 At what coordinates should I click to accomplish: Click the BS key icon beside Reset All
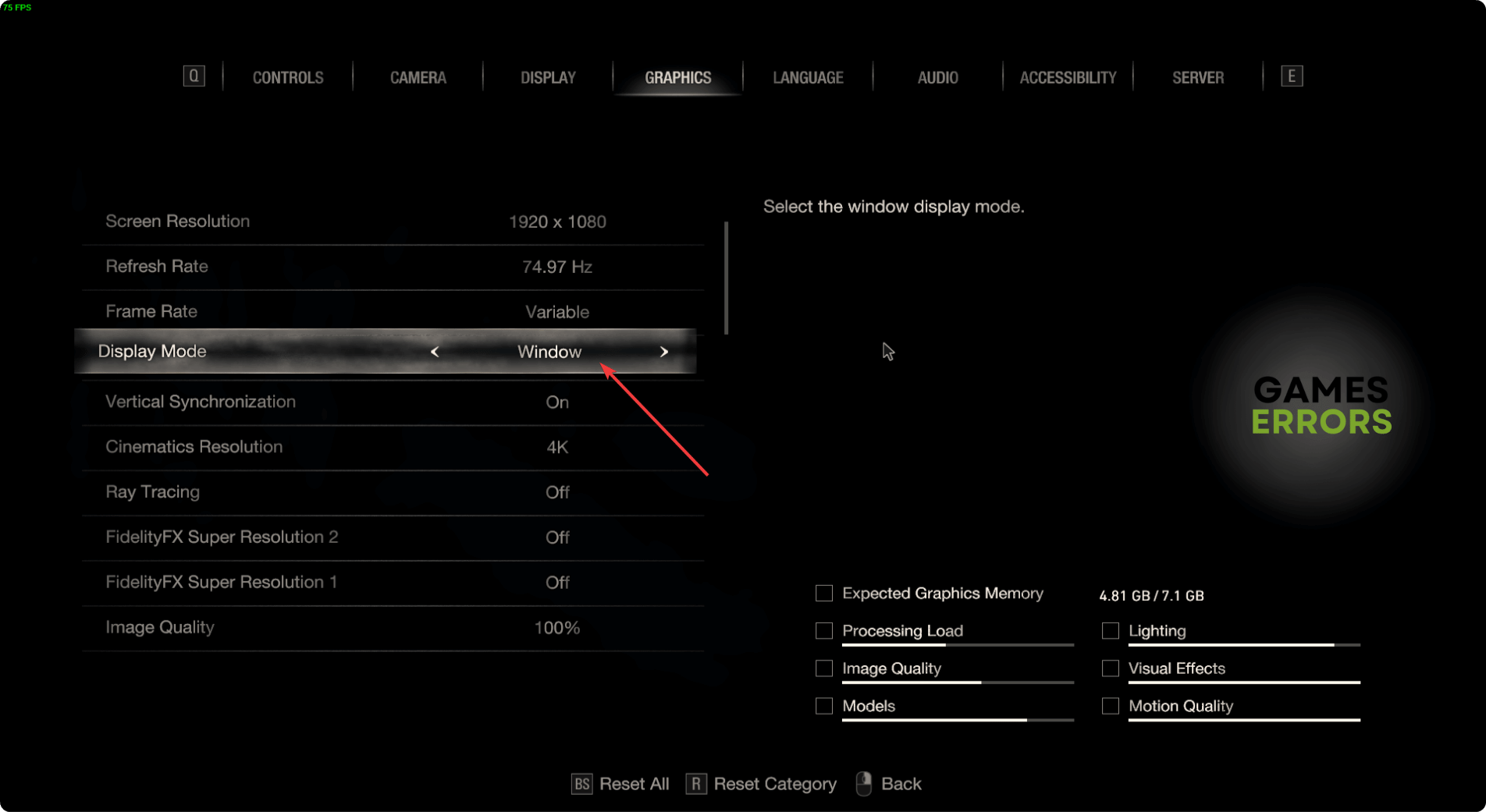[x=581, y=784]
